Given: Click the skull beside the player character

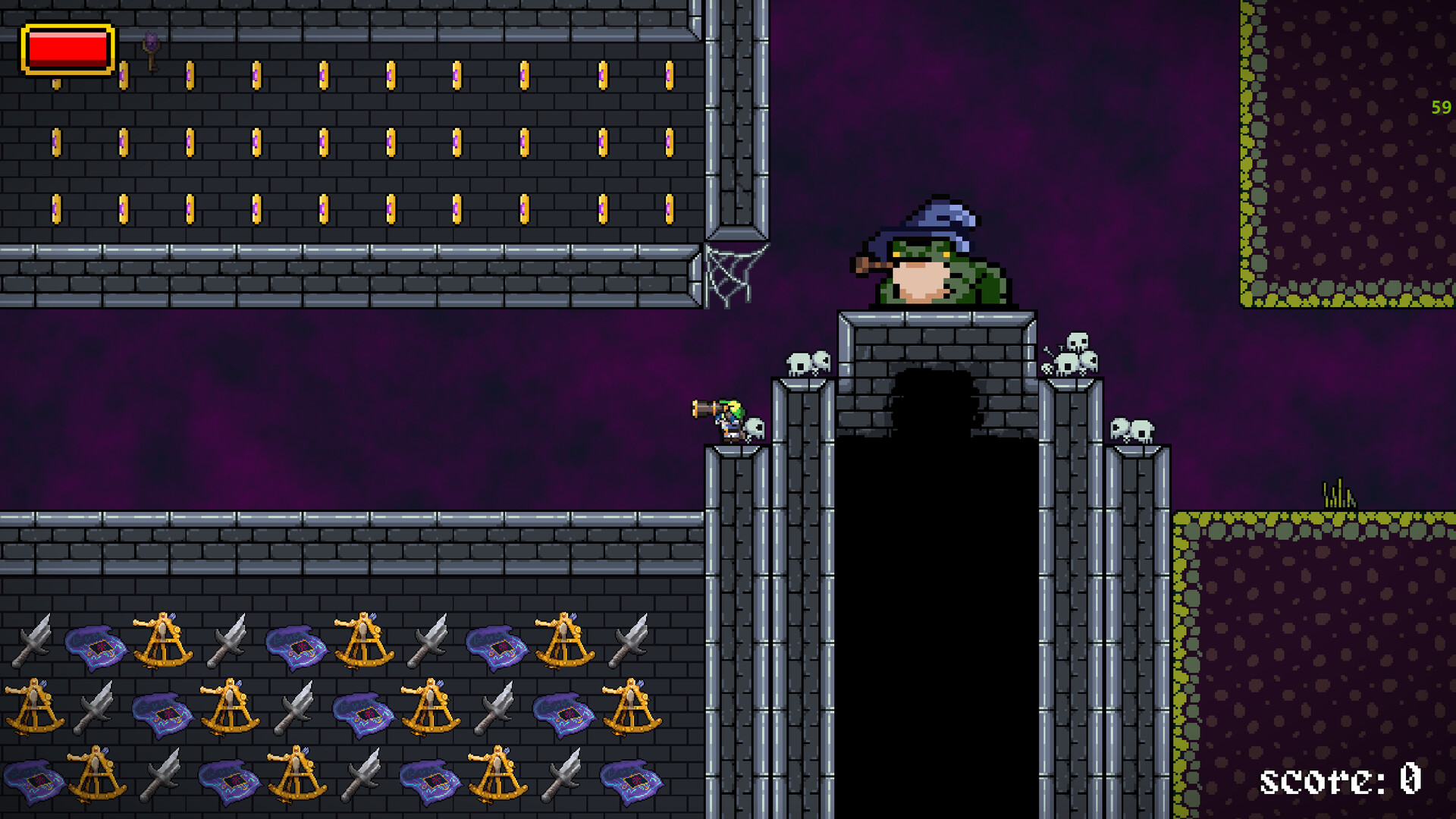Looking at the screenshot, I should [x=755, y=429].
